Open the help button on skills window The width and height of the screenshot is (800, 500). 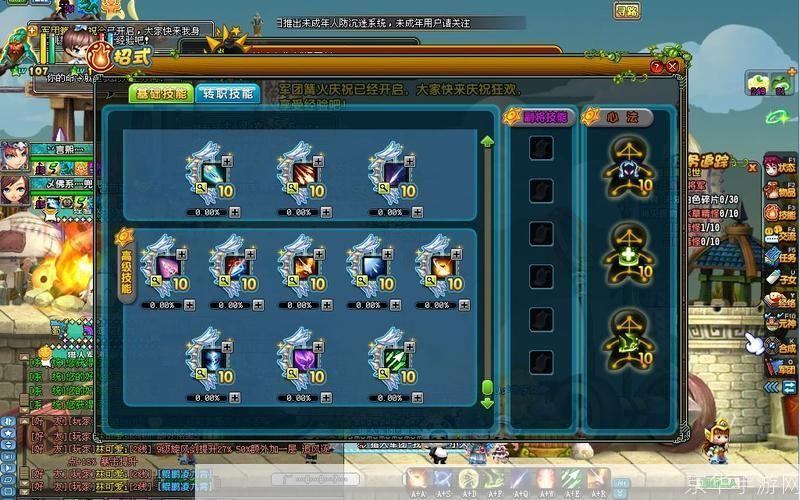[656, 66]
